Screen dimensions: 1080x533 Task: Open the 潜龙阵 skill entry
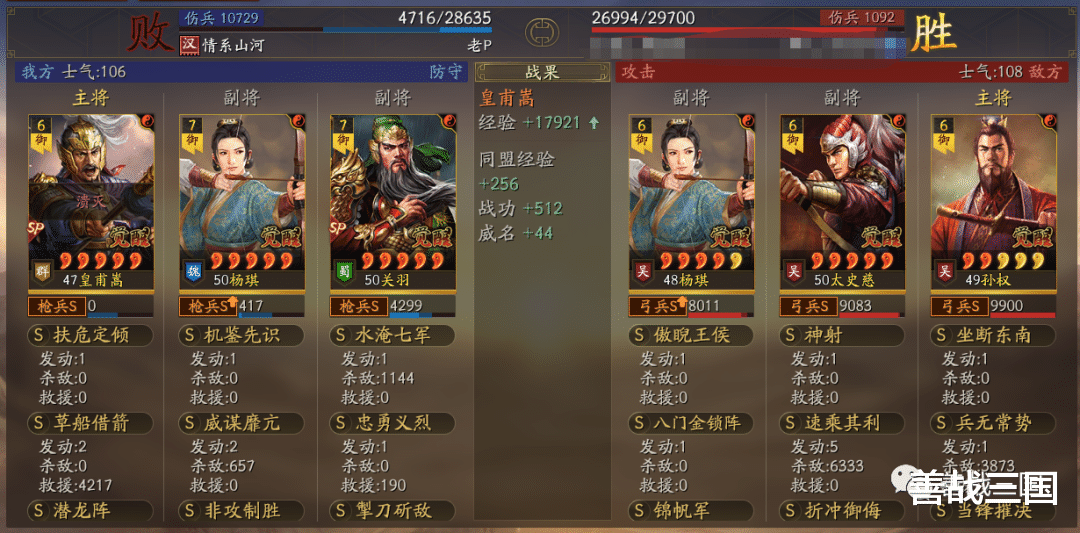click(x=92, y=511)
